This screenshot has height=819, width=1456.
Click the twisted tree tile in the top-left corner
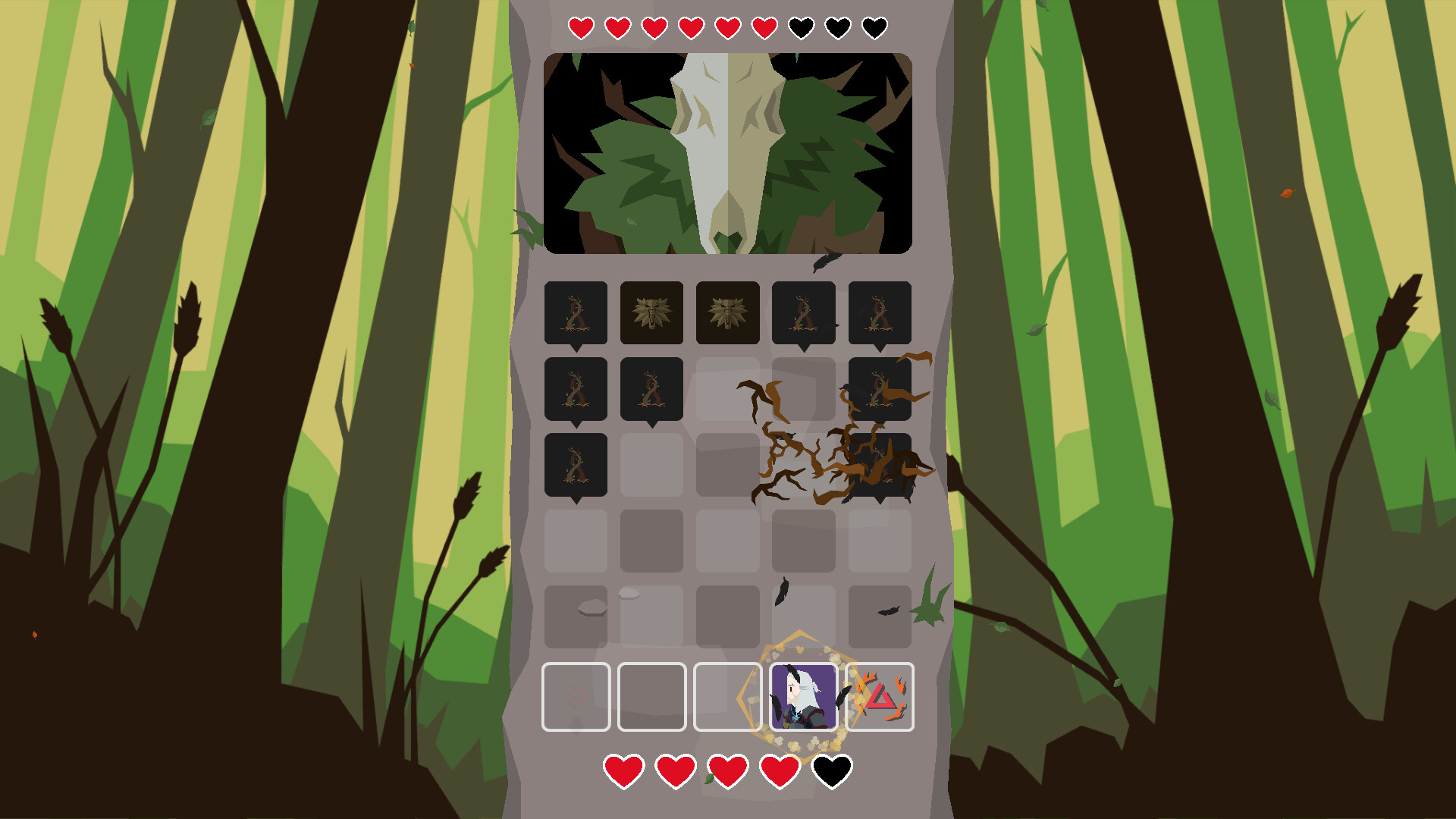click(575, 312)
